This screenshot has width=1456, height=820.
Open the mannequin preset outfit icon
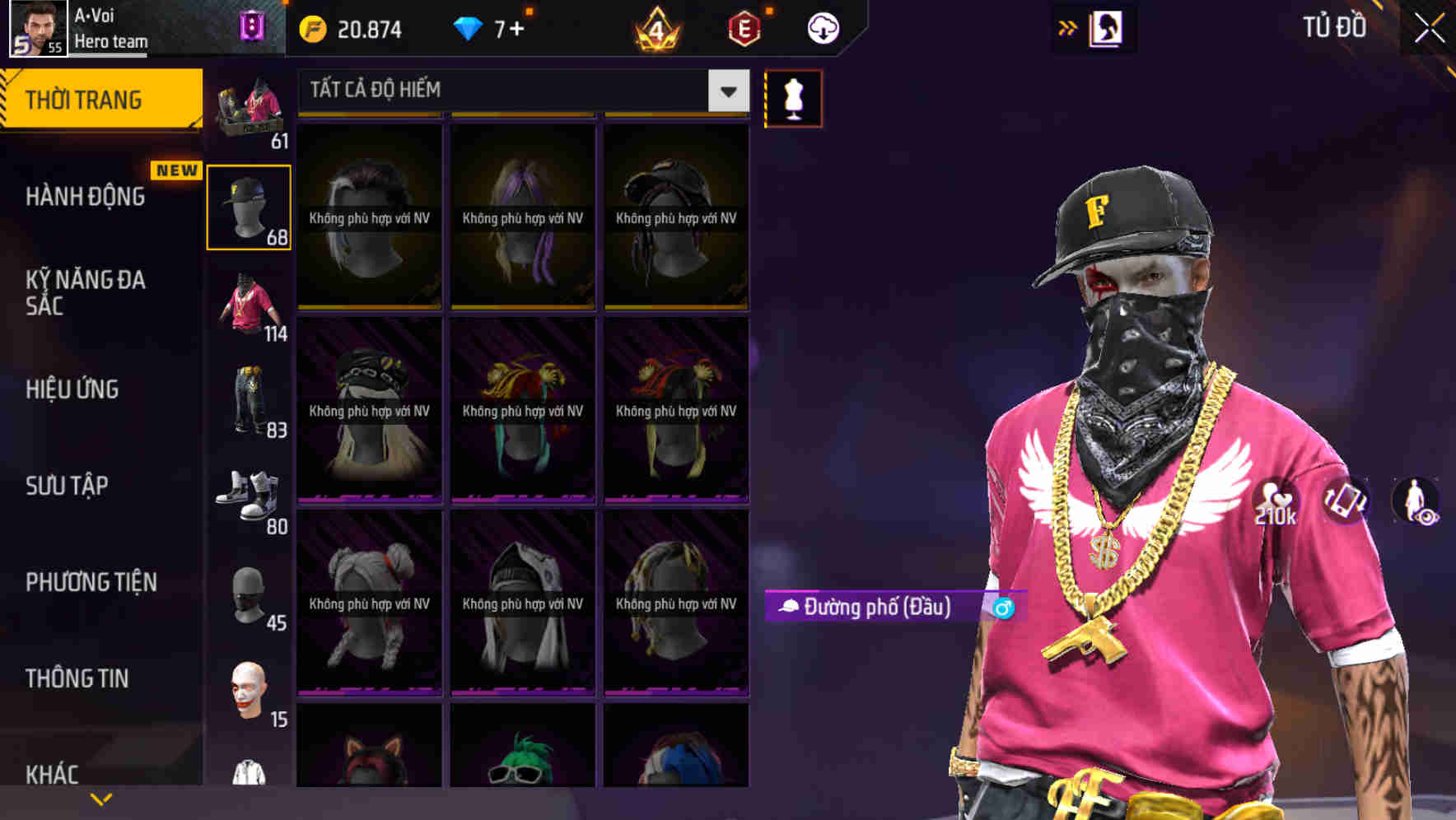point(793,97)
